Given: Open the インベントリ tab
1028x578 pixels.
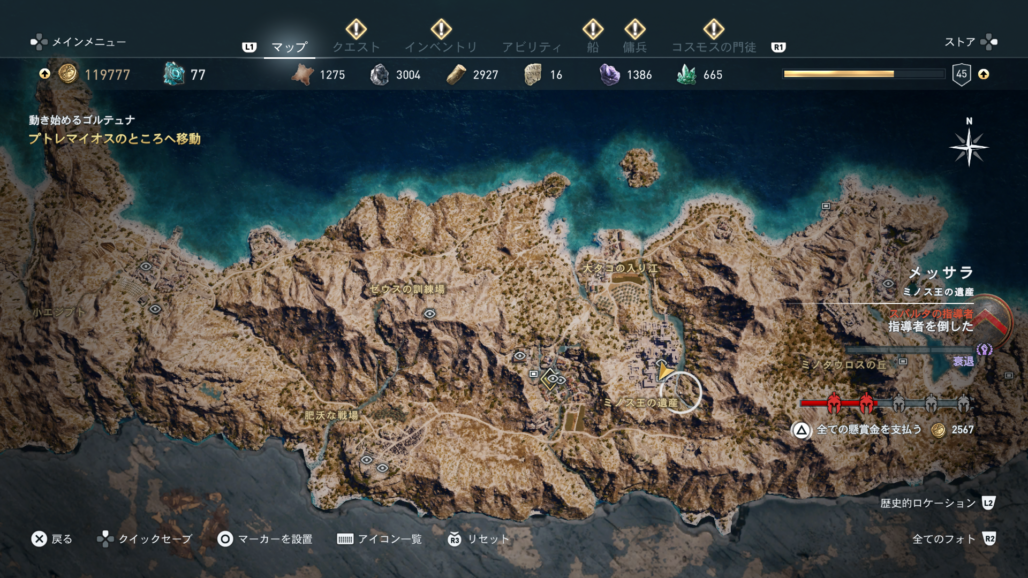Looking at the screenshot, I should (x=440, y=46).
